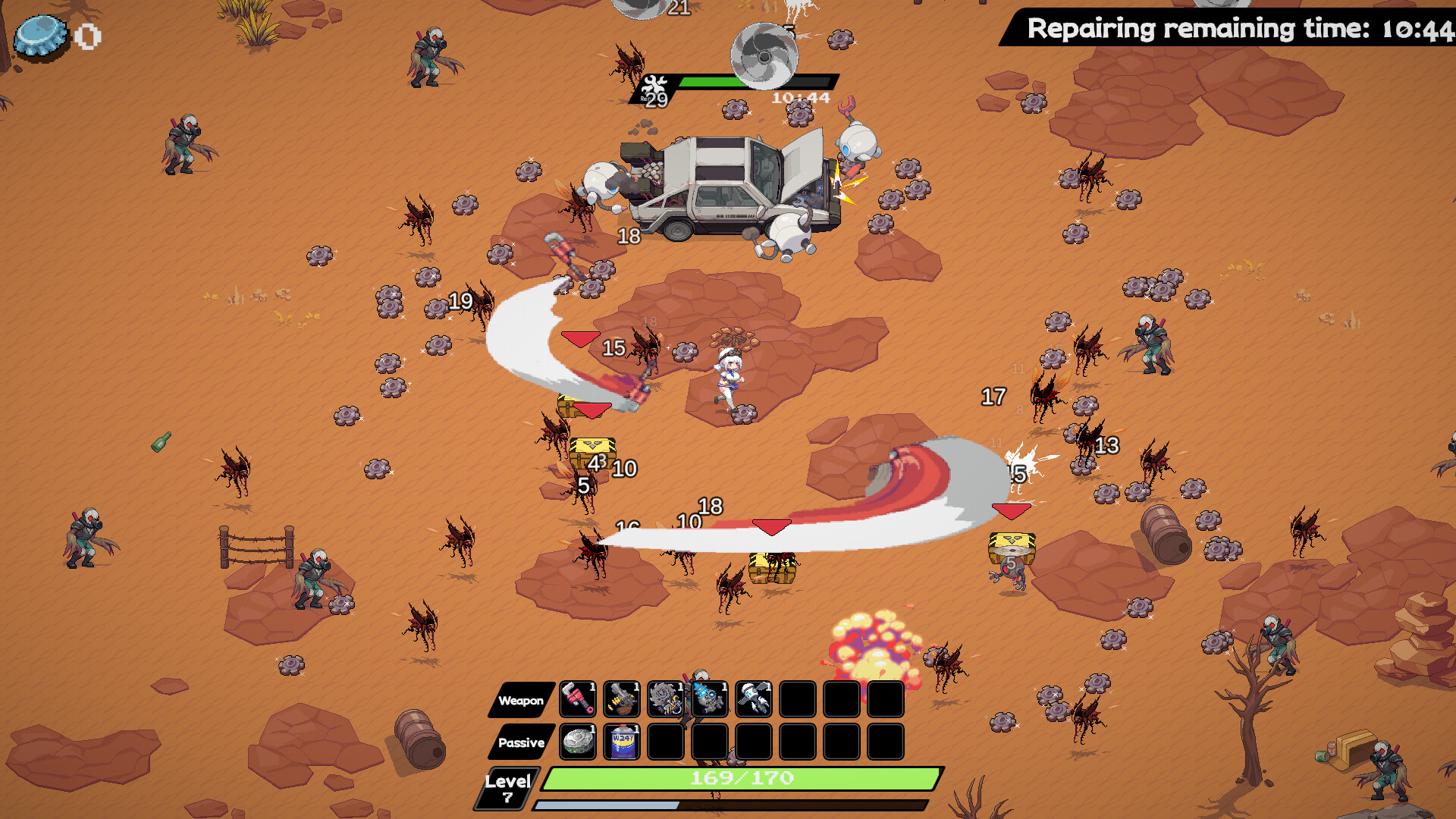Image resolution: width=1456 pixels, height=819 pixels.
Task: Click the wrench repair icon above the car
Action: (x=654, y=82)
